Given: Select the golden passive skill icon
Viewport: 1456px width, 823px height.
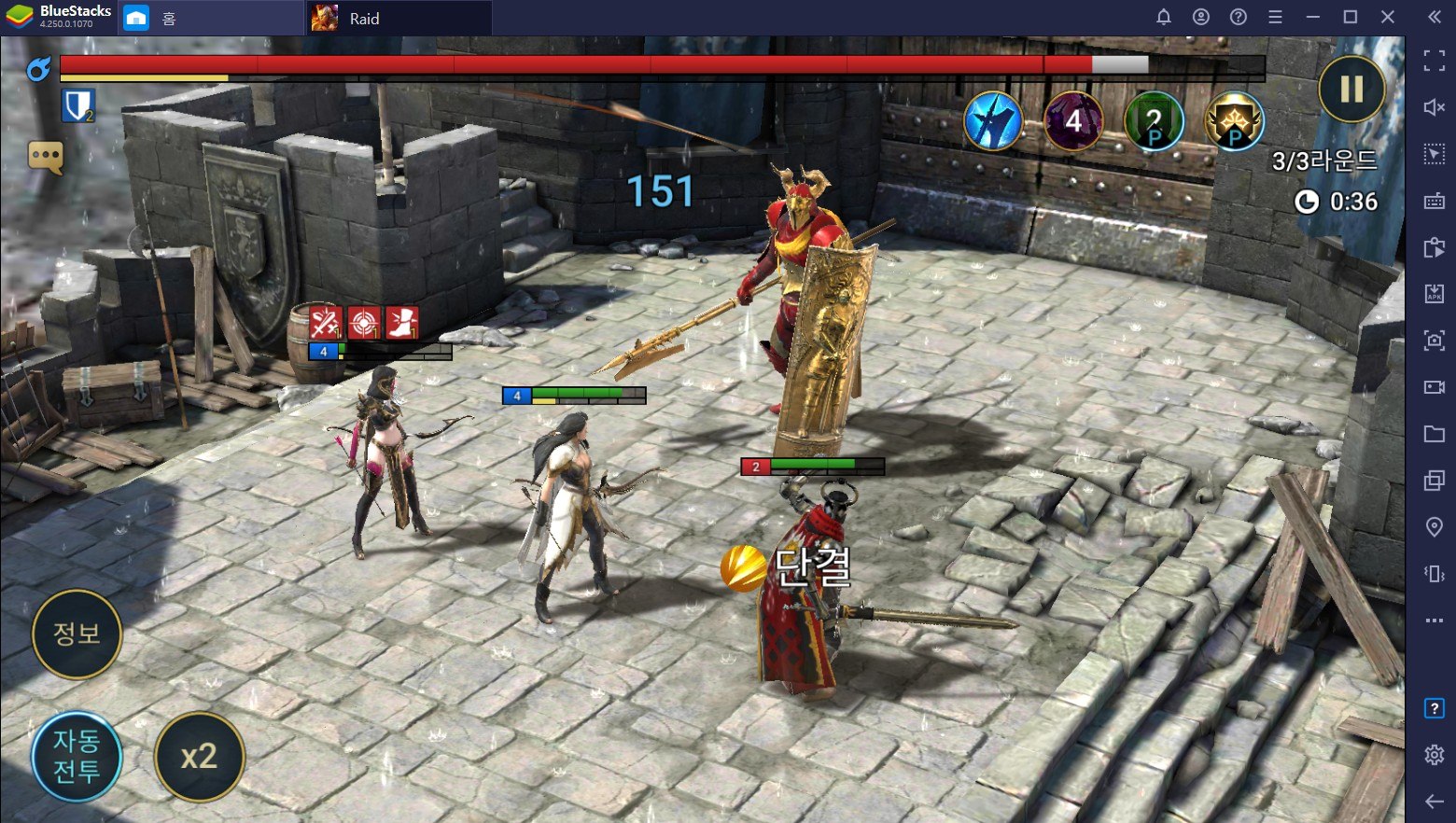Looking at the screenshot, I should pyautogui.click(x=1234, y=122).
